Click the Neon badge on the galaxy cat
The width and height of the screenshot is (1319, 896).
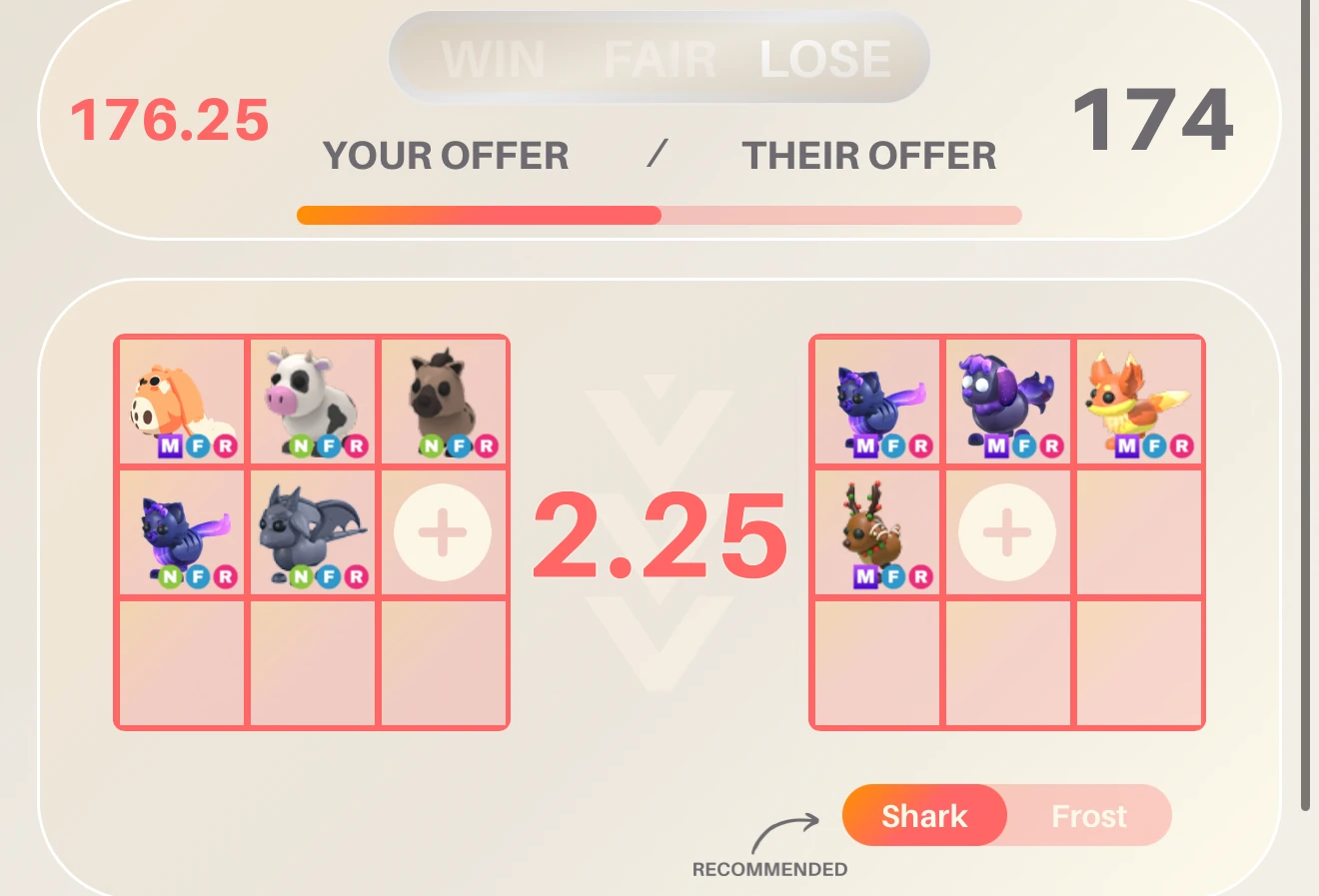[x=169, y=576]
